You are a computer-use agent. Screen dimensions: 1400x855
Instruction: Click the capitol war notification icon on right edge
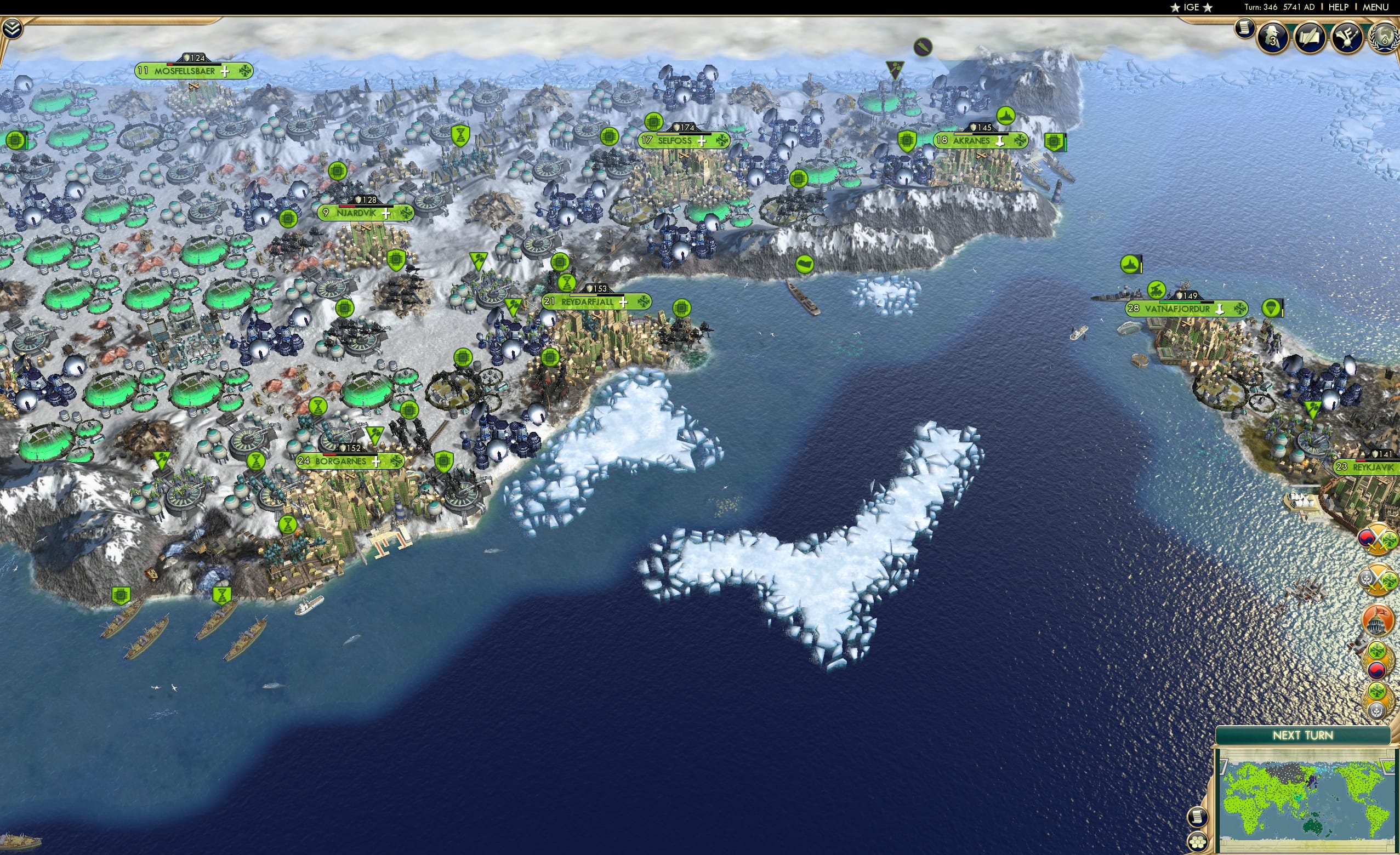[x=1375, y=620]
